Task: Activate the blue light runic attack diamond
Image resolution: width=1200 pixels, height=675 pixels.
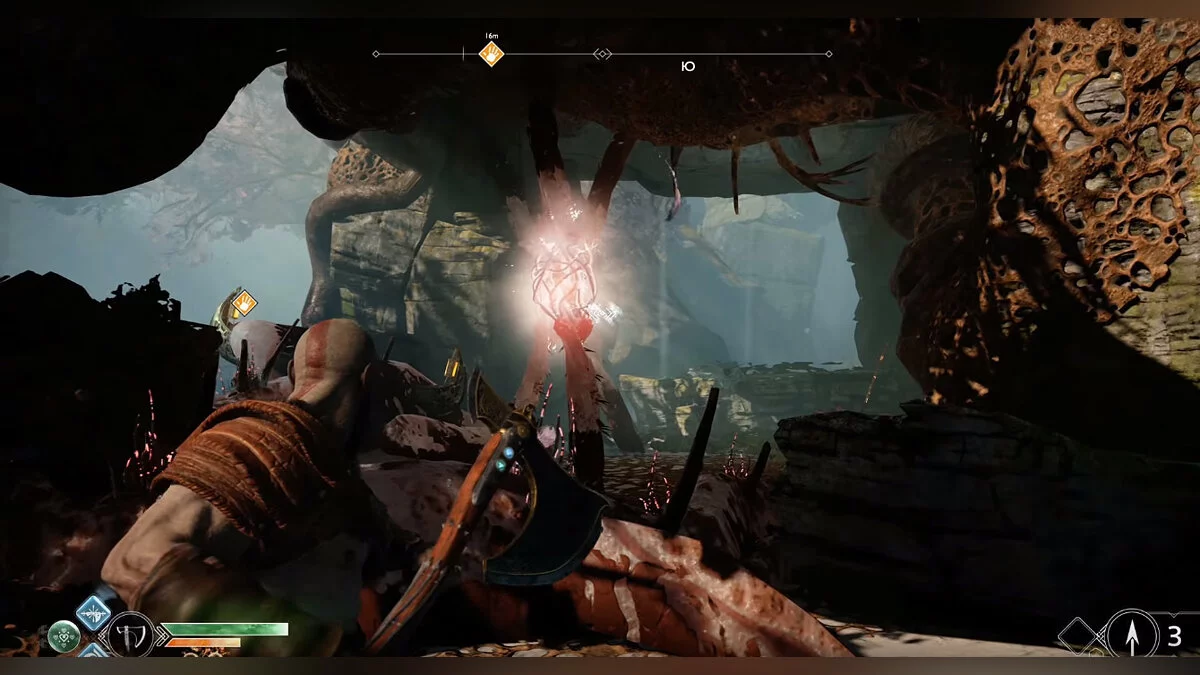Action: click(x=95, y=612)
